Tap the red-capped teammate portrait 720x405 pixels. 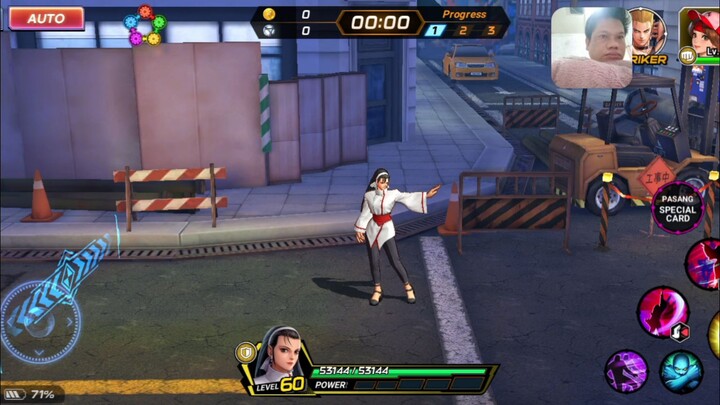point(702,30)
